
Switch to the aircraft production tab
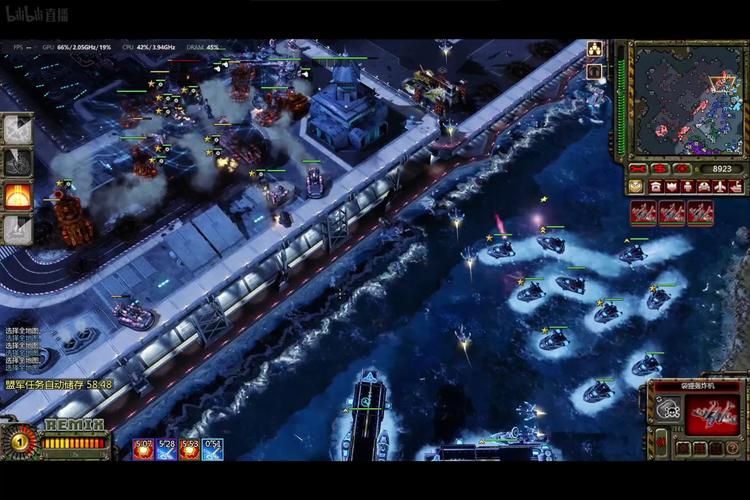click(720, 186)
